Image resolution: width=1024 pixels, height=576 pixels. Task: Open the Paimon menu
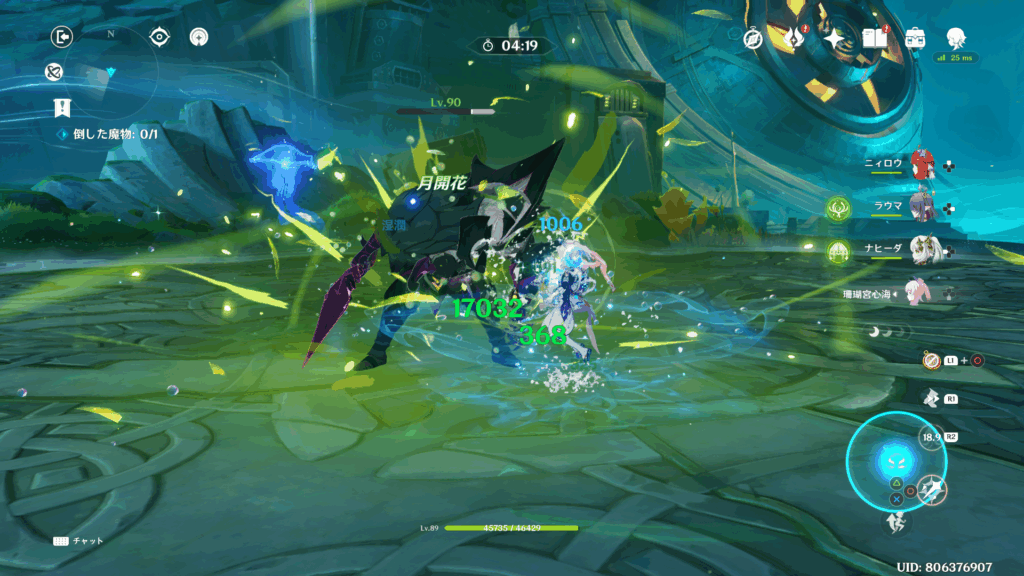954,36
